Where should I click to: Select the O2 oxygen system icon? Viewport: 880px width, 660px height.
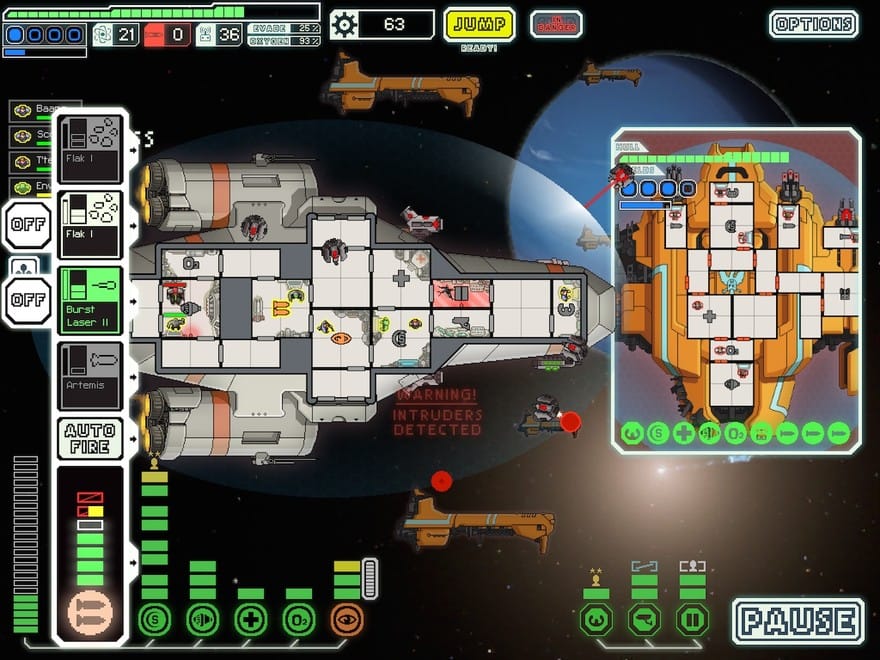pyautogui.click(x=299, y=619)
